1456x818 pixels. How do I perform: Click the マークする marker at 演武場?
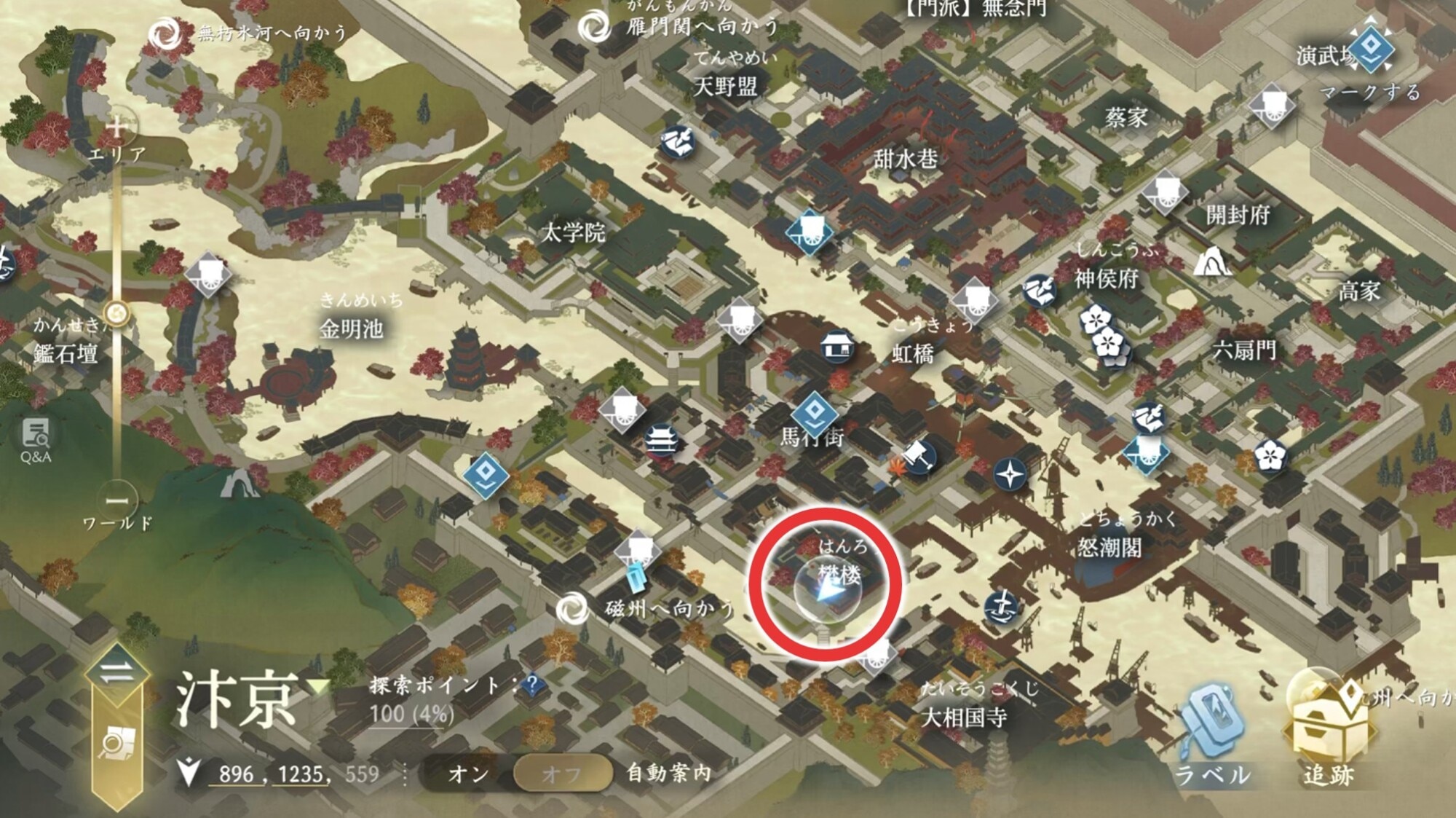coord(1372,51)
